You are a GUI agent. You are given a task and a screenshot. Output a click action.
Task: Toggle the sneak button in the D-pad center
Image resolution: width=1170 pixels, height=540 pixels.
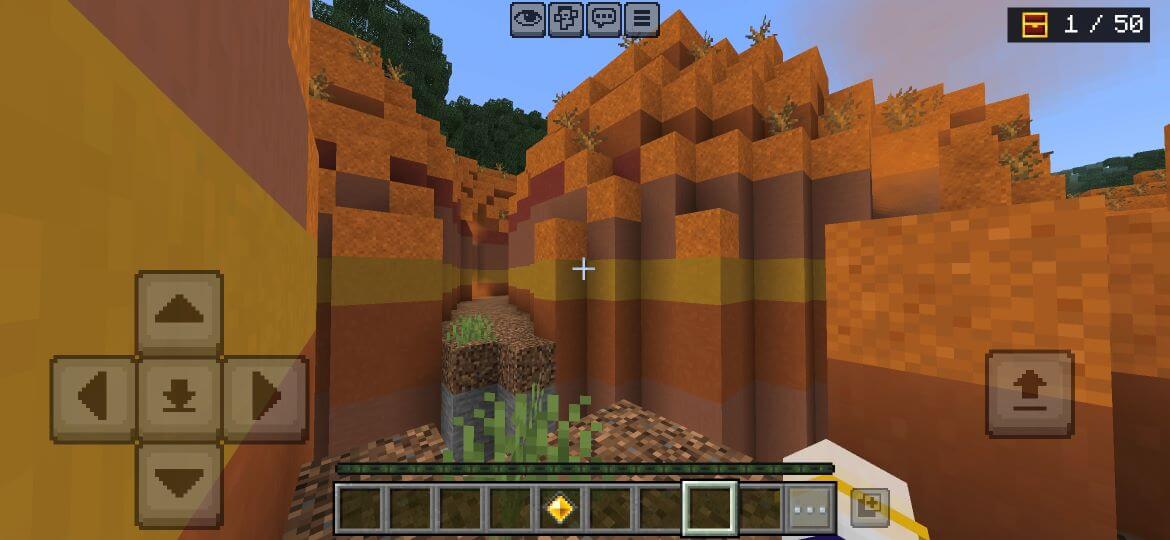(x=179, y=399)
